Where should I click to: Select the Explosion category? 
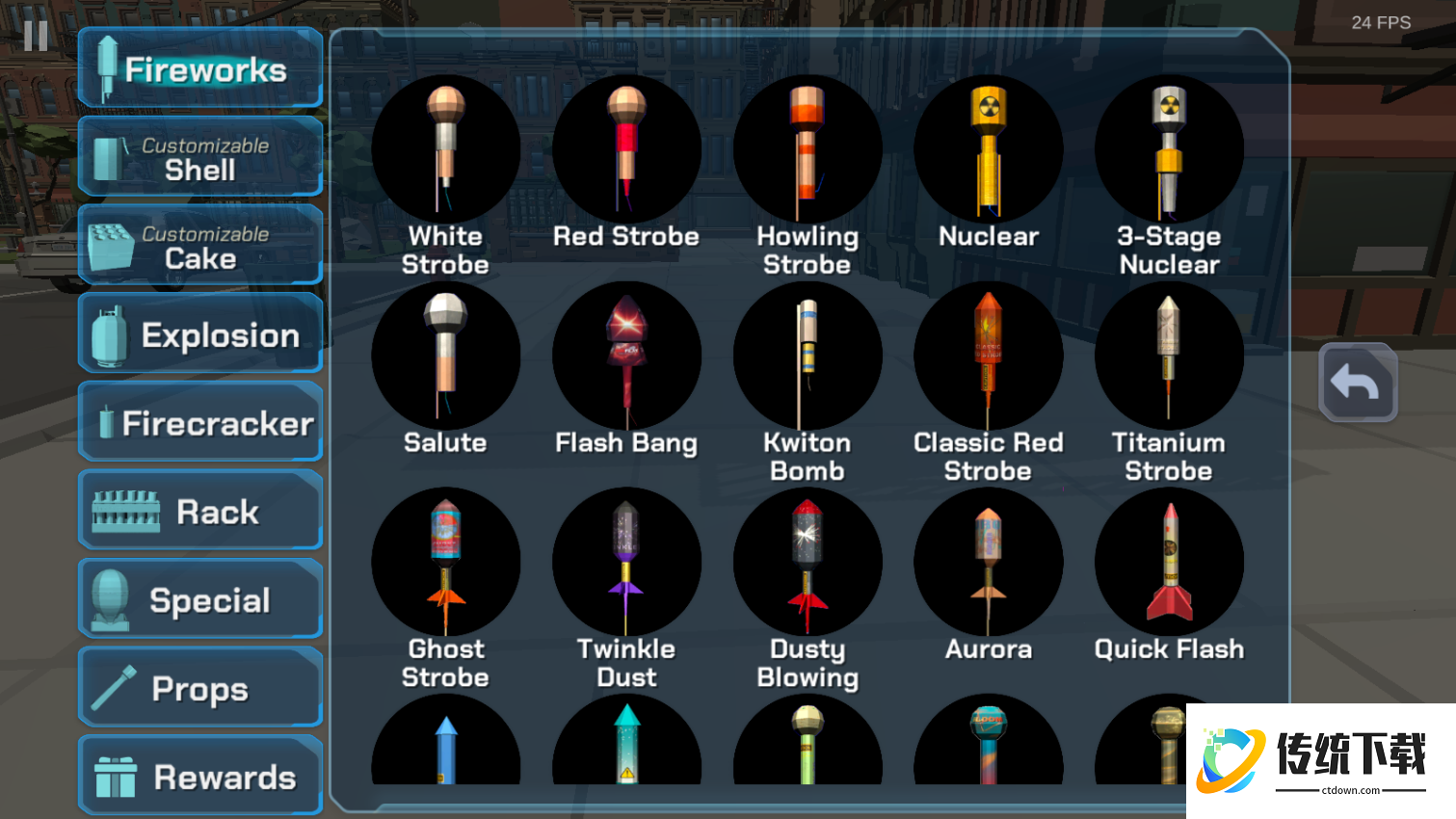tap(200, 334)
